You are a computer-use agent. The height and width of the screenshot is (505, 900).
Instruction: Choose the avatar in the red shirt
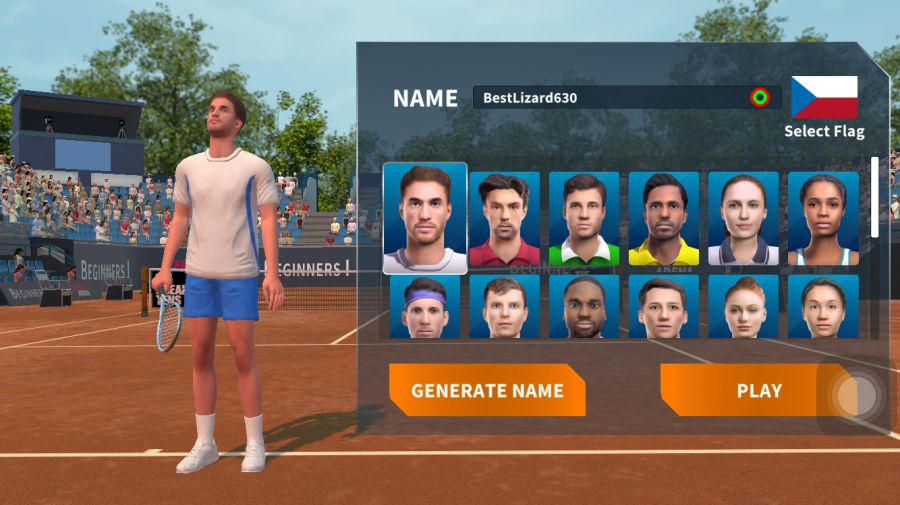(x=504, y=219)
